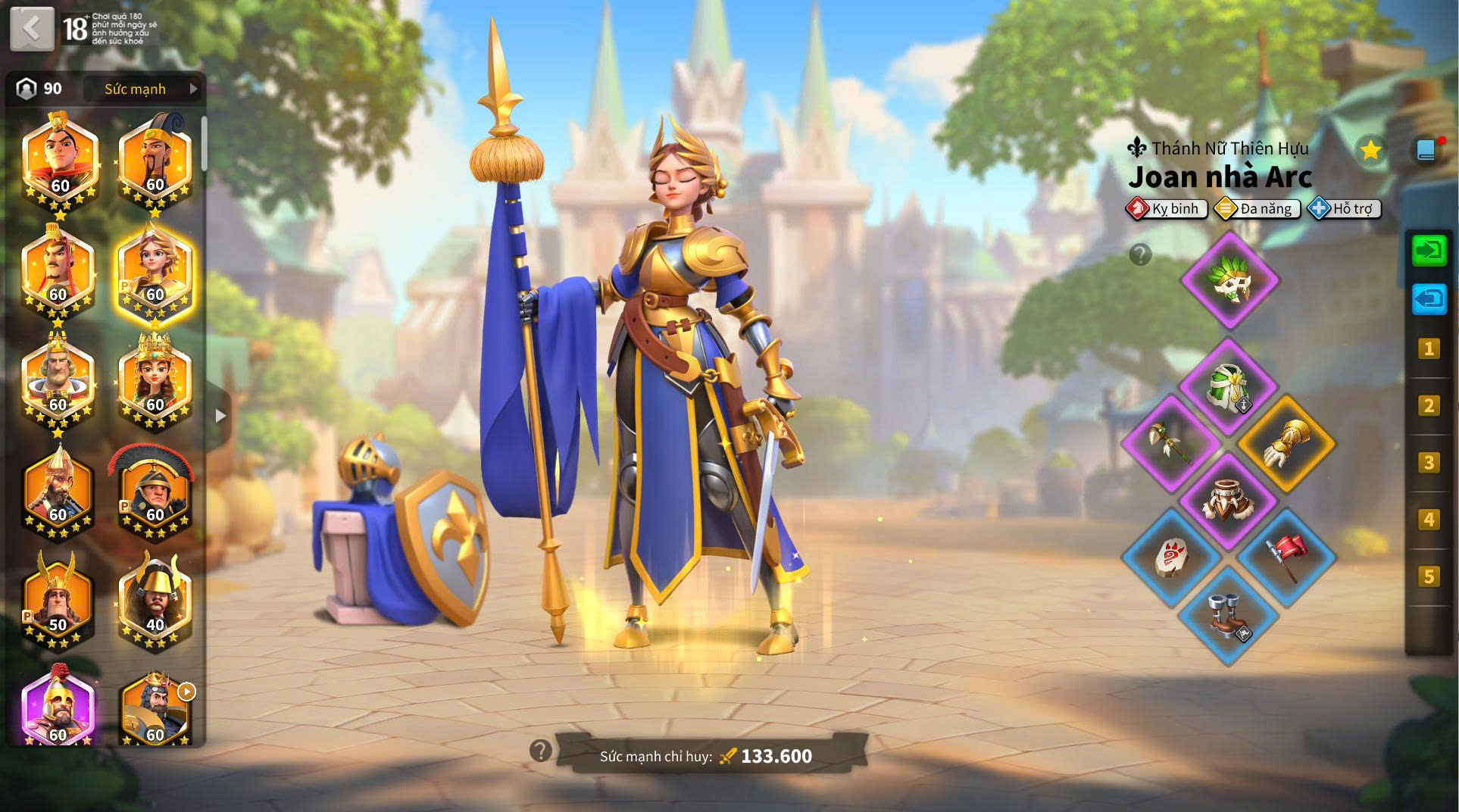Toggle the gold star favorite button
1459x812 pixels.
pos(1370,151)
